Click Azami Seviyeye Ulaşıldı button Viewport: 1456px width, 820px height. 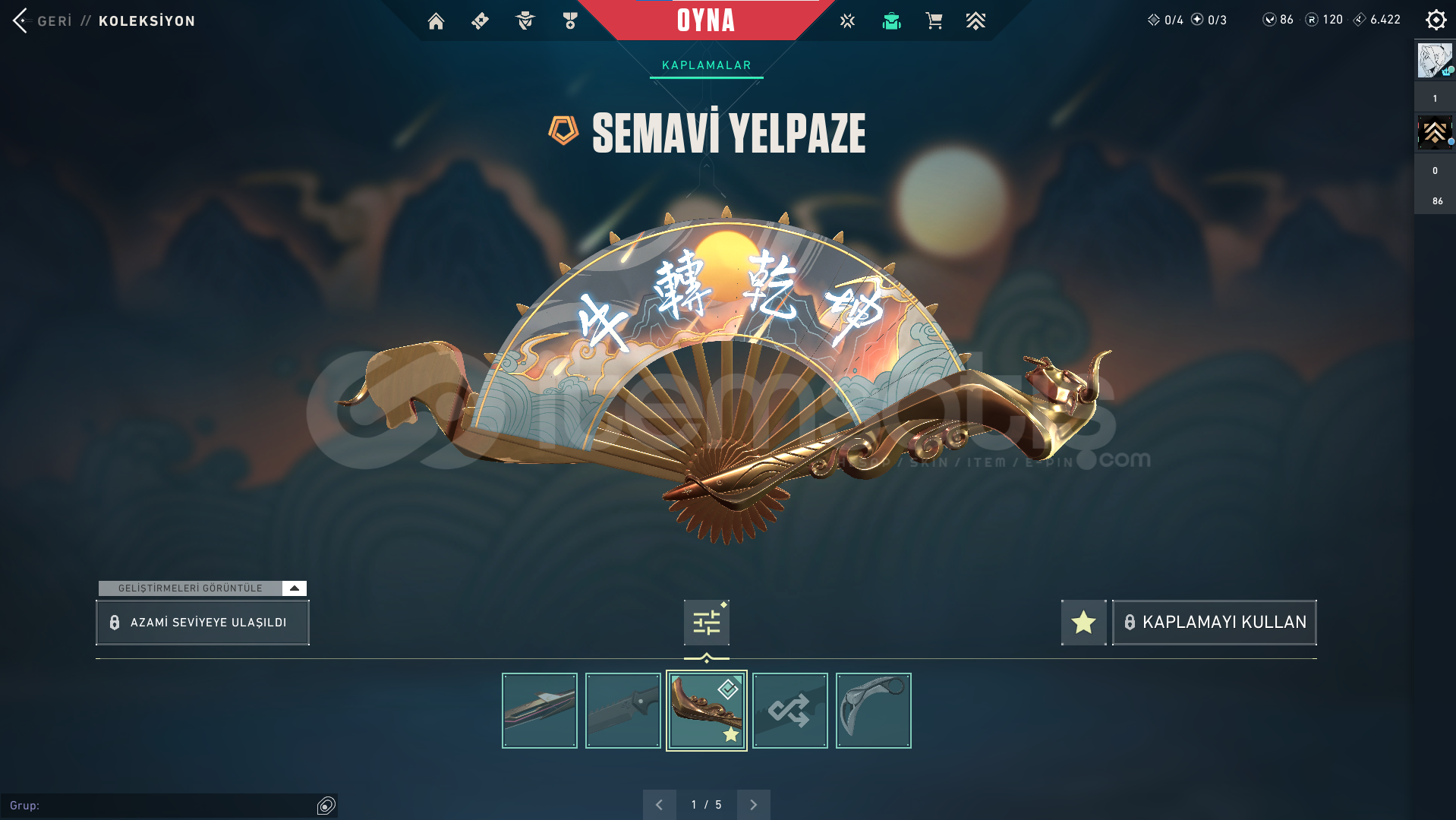pos(202,623)
